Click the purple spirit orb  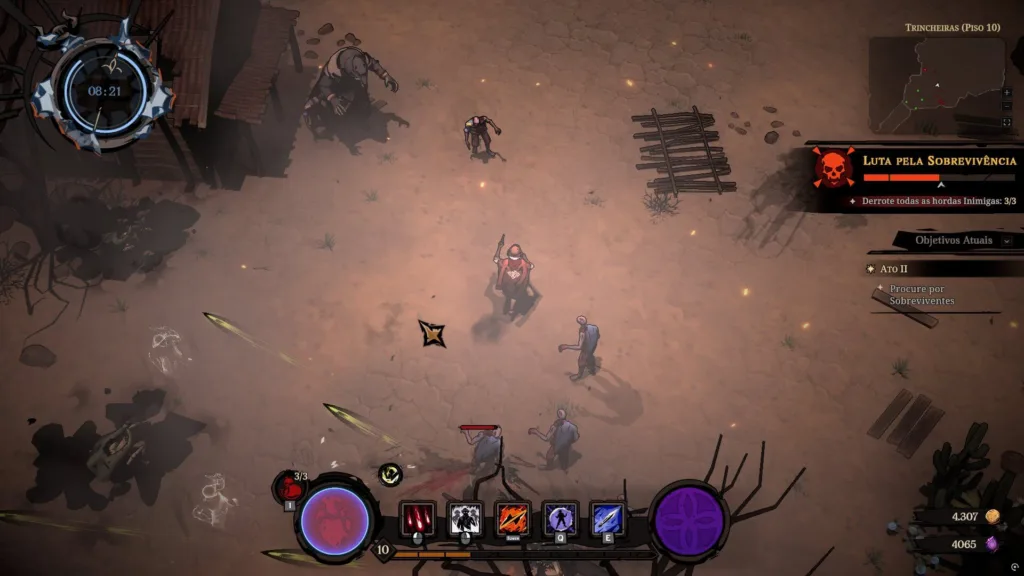688,522
